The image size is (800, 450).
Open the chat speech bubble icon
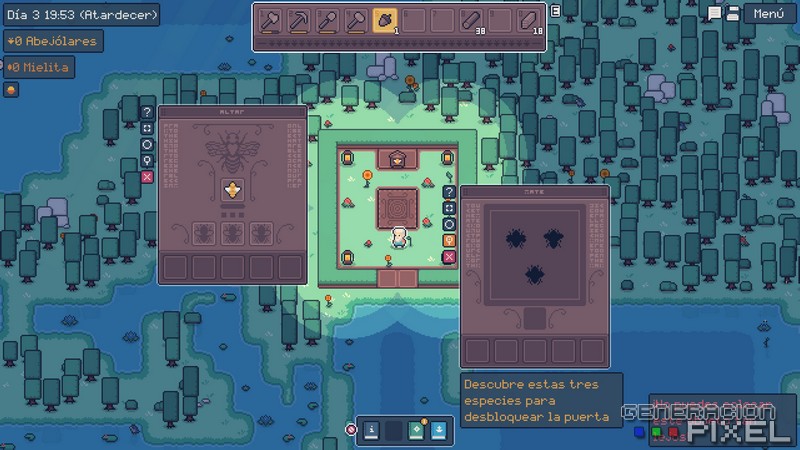coord(714,13)
